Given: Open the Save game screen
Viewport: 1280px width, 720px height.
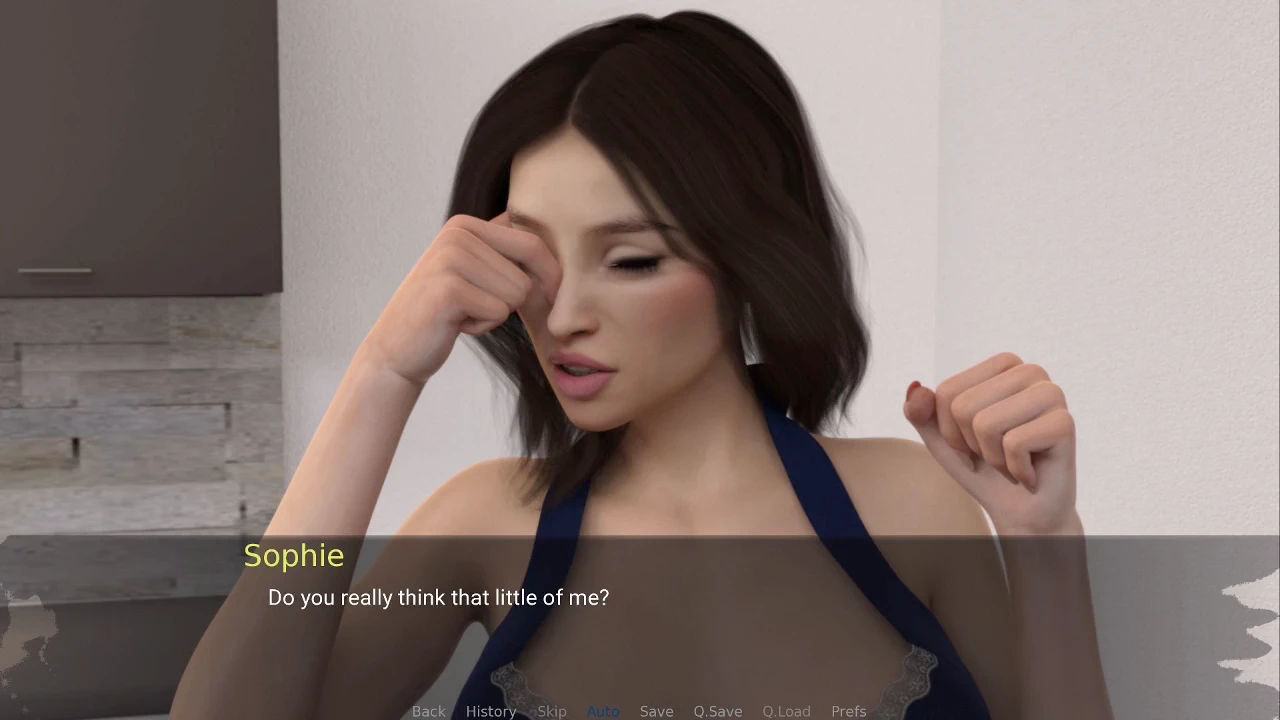Looking at the screenshot, I should [656, 711].
